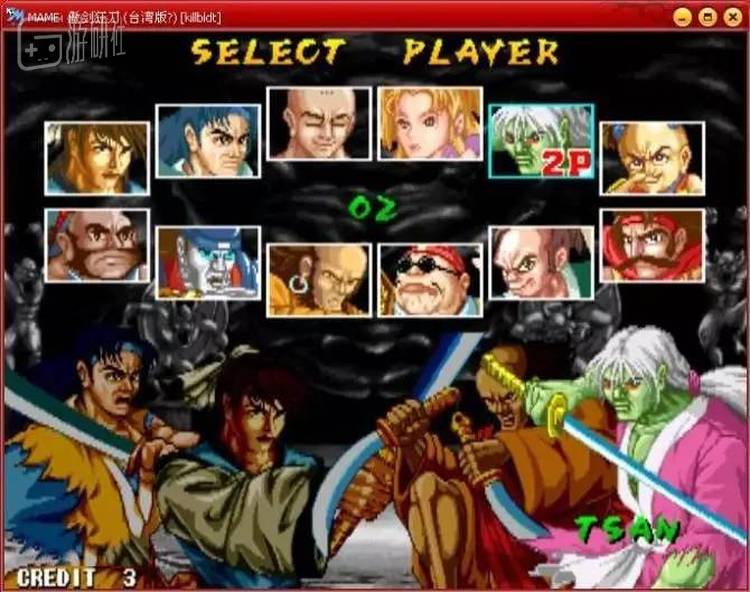Pick the brown-bearded man with red headband
Screen dimensions: 750x592
click(x=97, y=245)
